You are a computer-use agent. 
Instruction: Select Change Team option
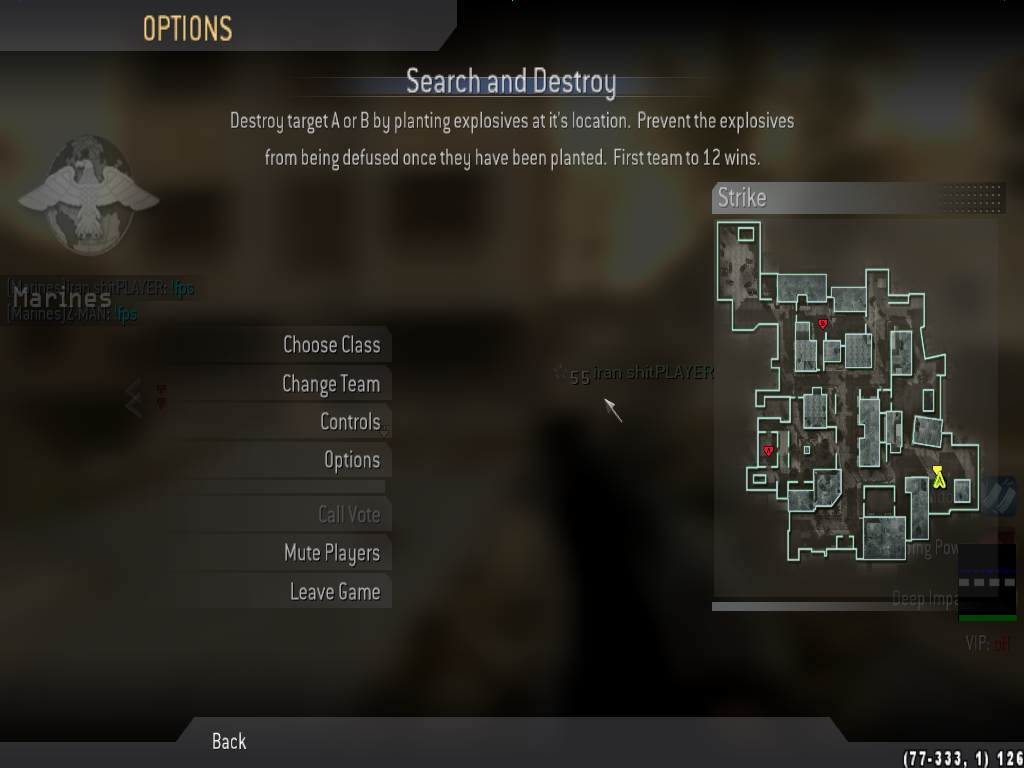(330, 384)
